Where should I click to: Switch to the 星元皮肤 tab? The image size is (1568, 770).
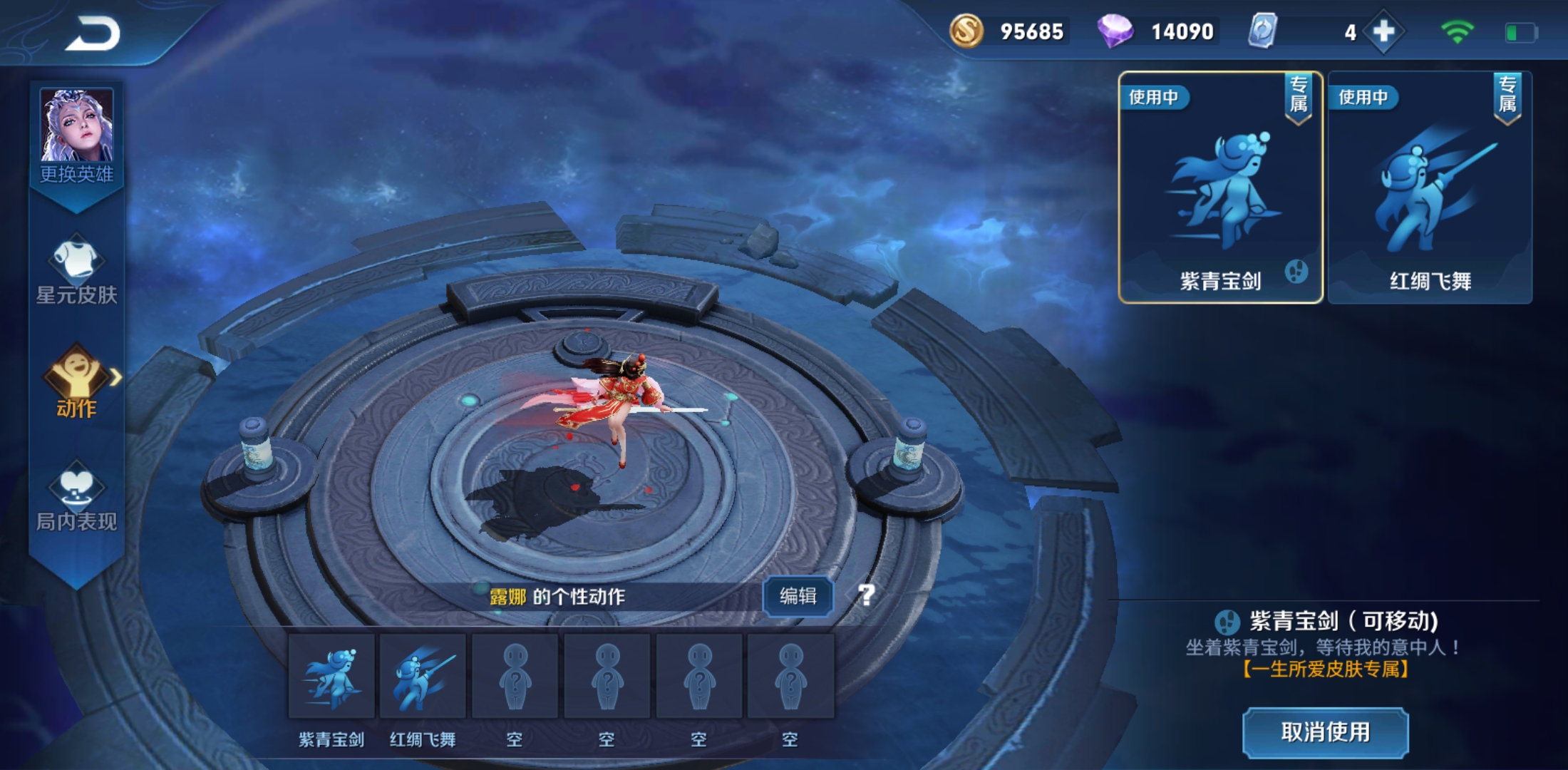click(76, 271)
